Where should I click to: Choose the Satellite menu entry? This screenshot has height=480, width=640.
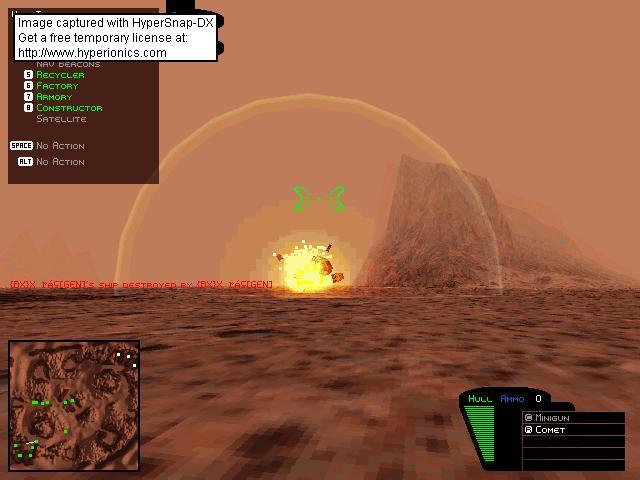(x=61, y=119)
